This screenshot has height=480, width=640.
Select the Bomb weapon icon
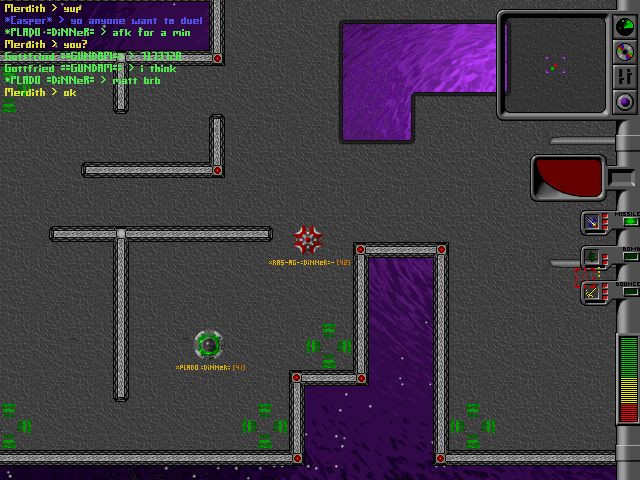click(593, 257)
